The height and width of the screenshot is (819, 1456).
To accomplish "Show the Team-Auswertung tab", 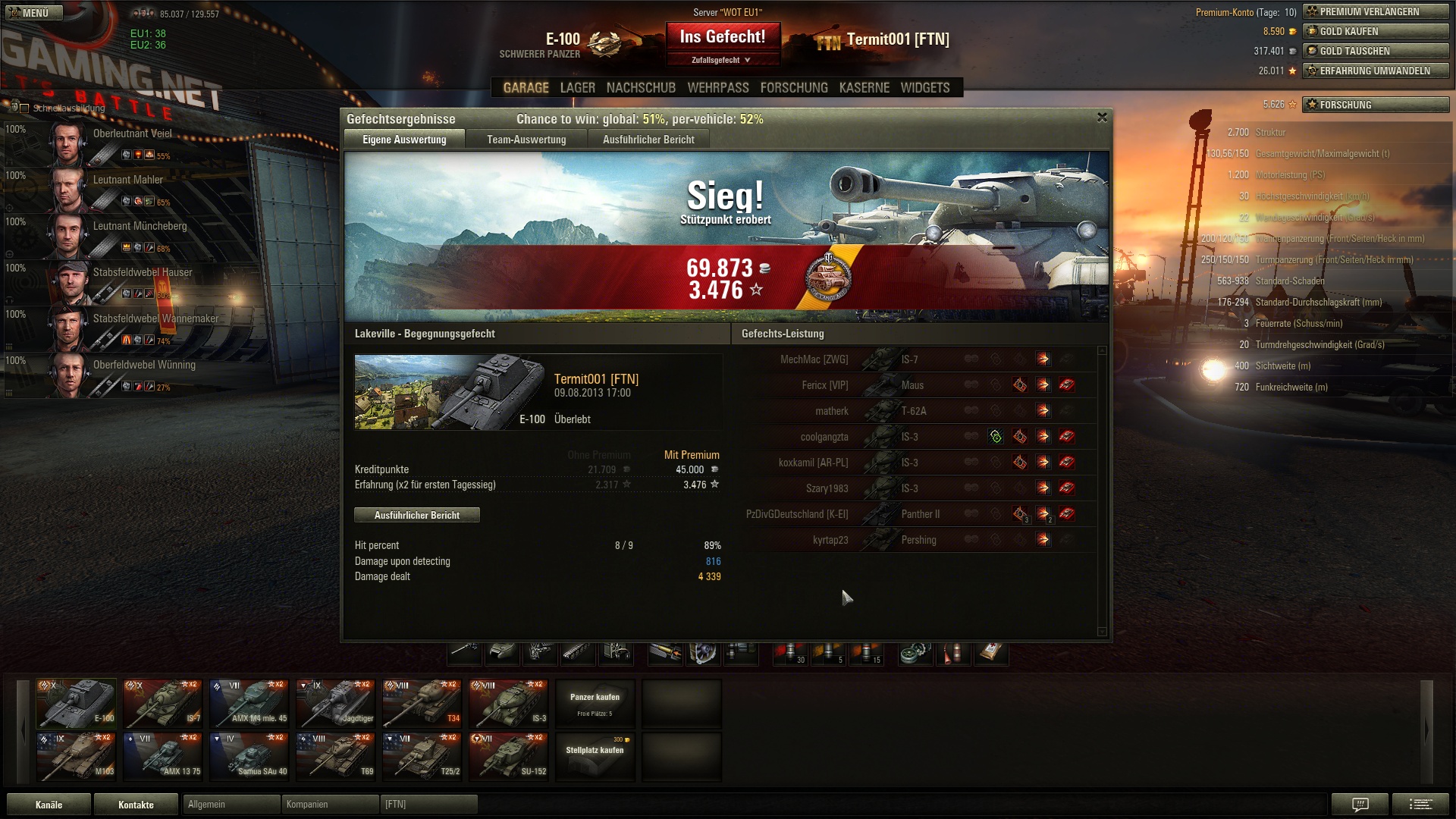I will tap(526, 140).
